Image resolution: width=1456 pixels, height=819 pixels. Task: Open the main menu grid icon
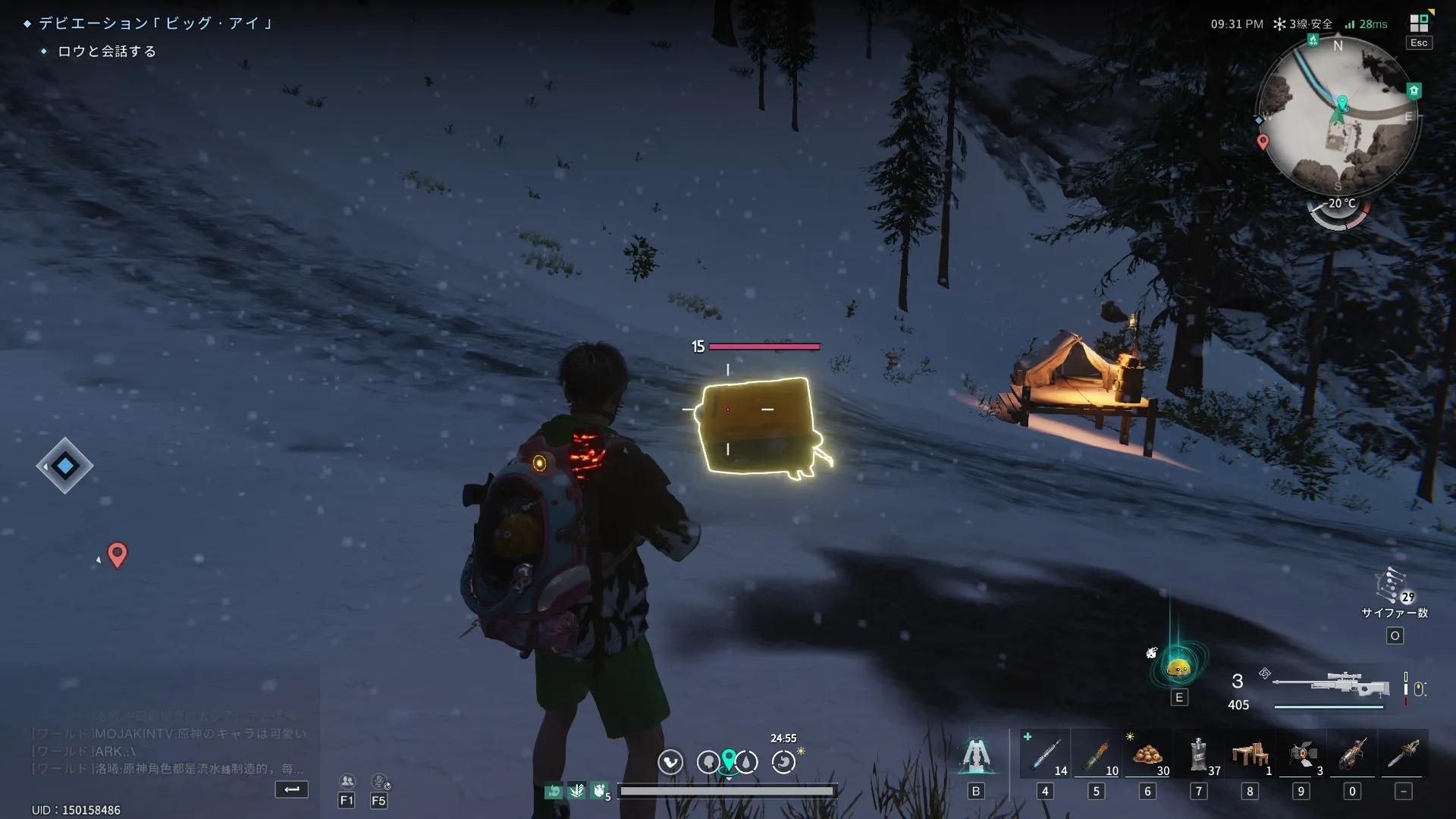1419,23
